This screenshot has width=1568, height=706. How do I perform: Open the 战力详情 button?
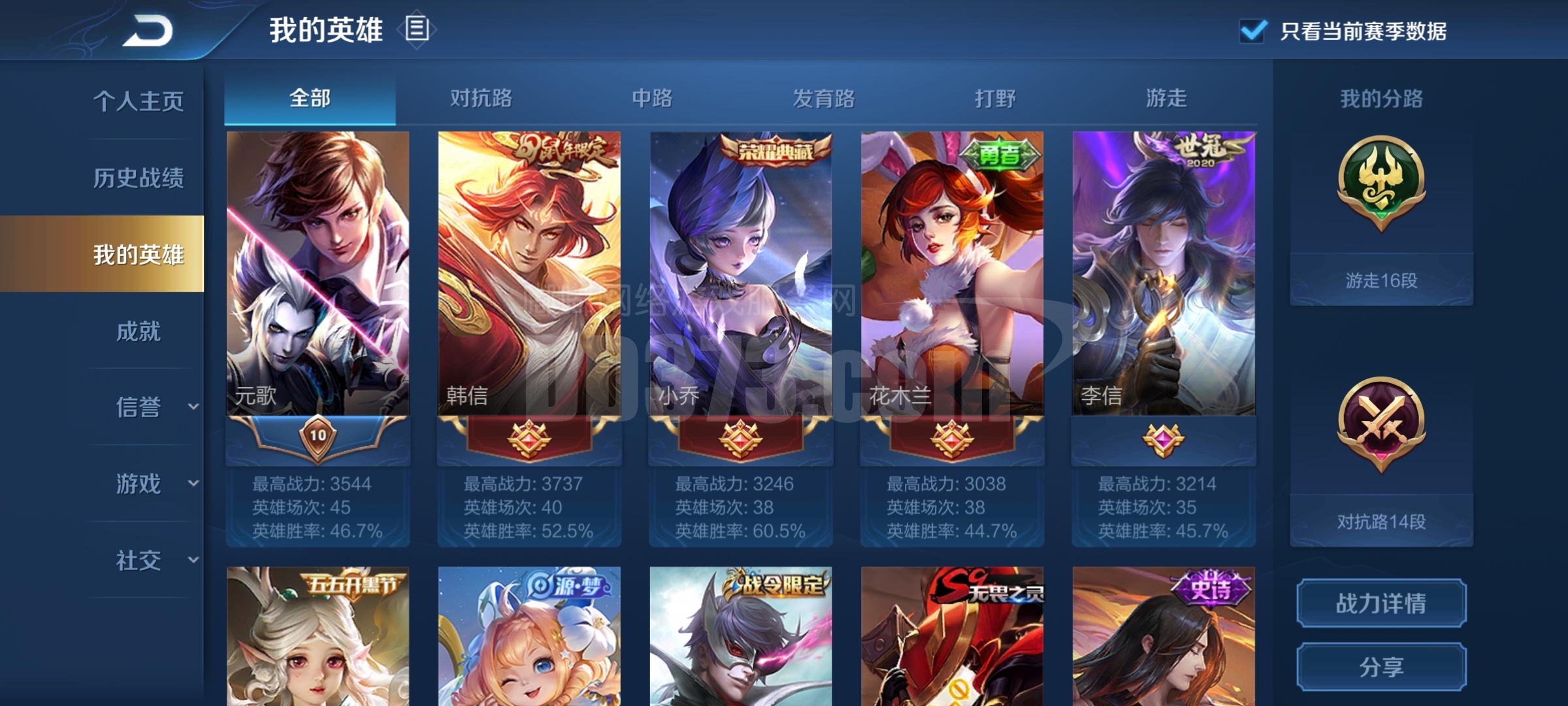click(x=1381, y=603)
